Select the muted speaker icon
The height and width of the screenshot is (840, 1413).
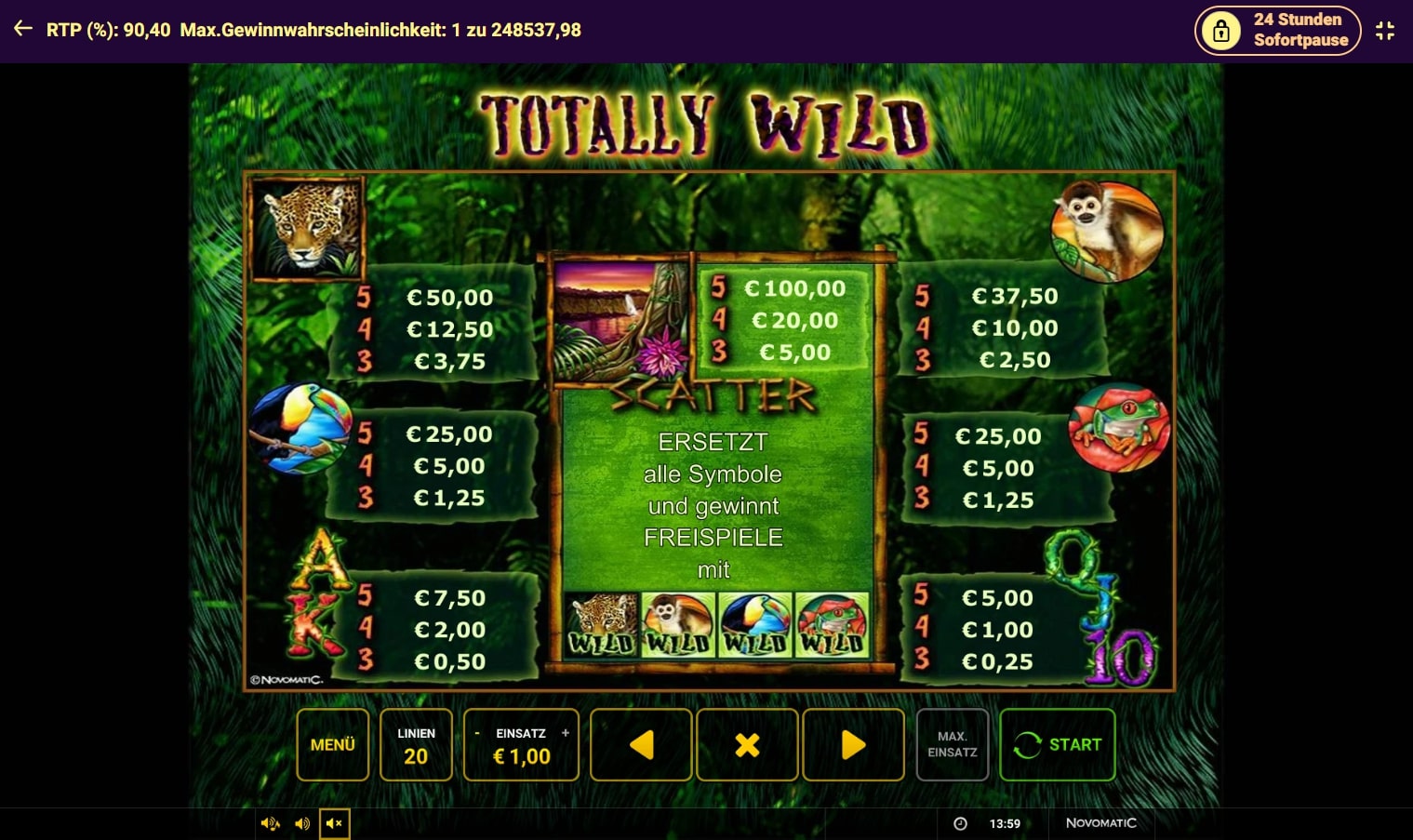335,823
